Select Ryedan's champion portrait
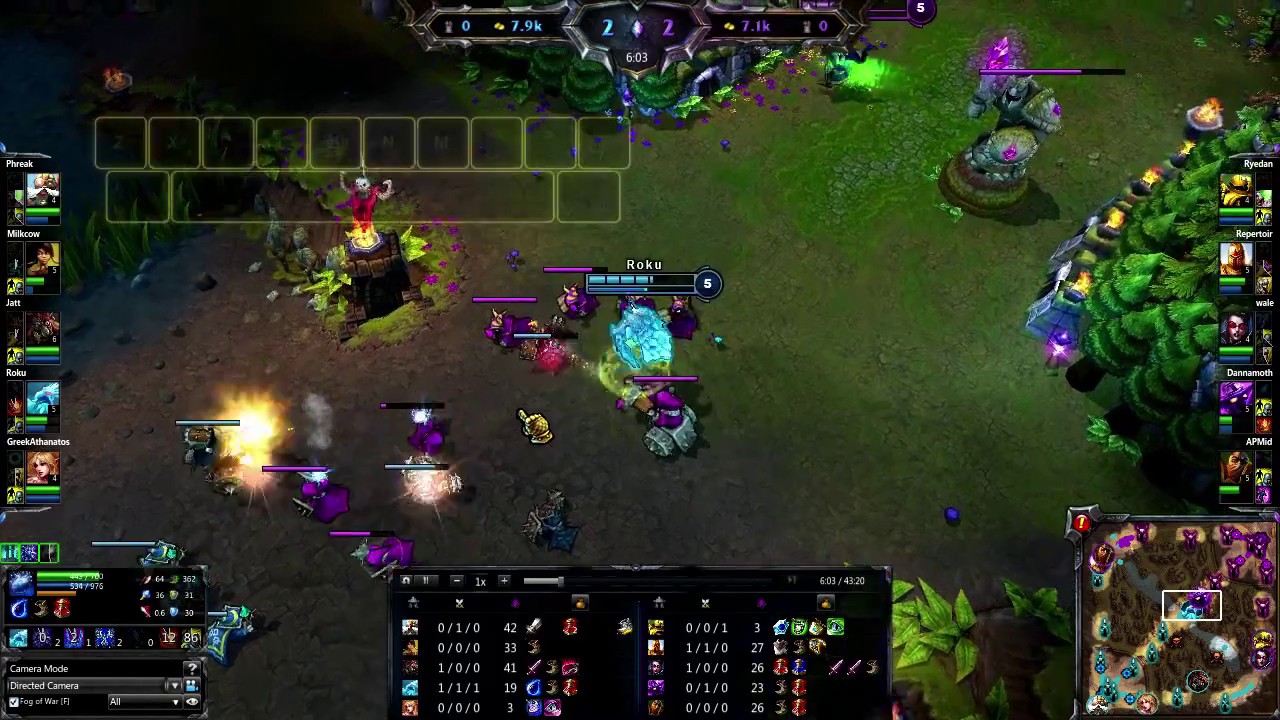The height and width of the screenshot is (720, 1280). point(1237,190)
